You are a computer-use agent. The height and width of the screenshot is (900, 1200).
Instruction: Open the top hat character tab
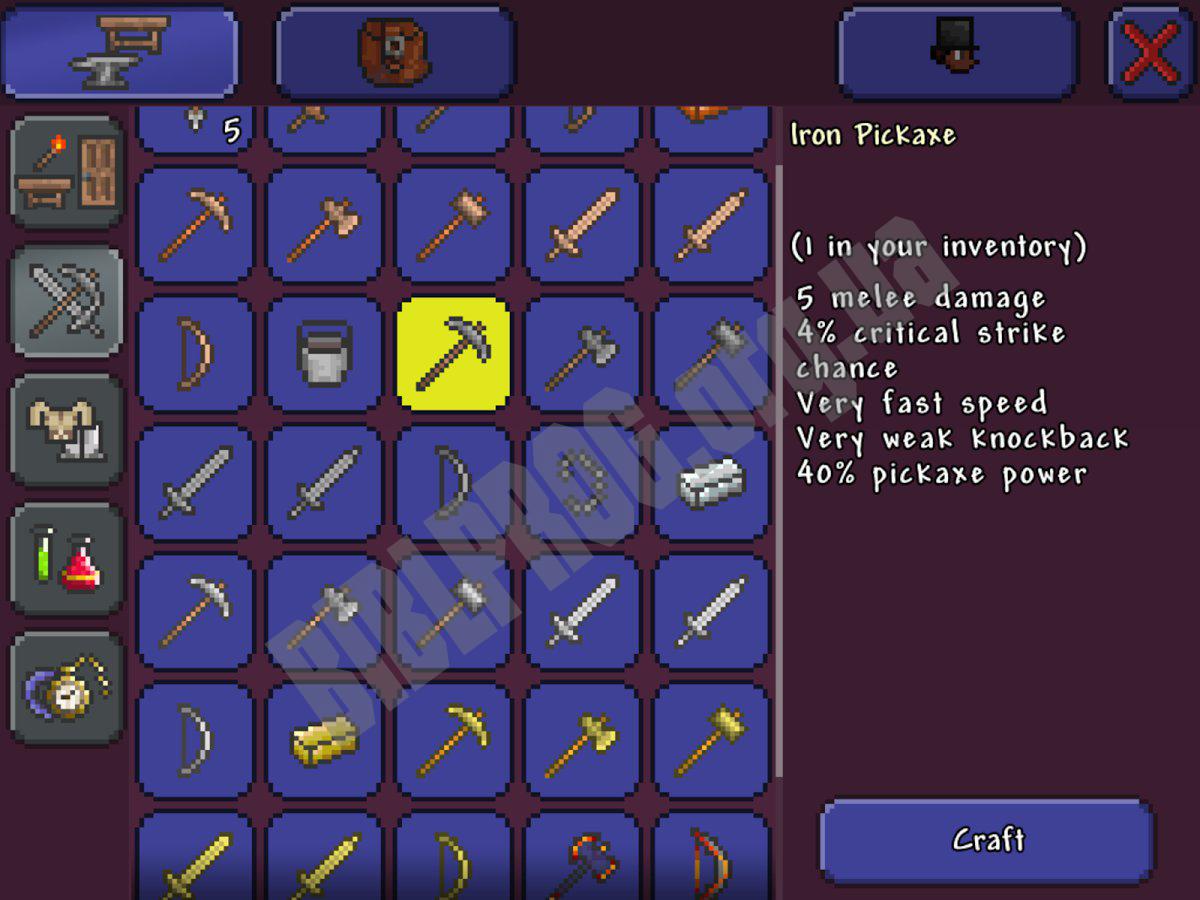coord(956,52)
